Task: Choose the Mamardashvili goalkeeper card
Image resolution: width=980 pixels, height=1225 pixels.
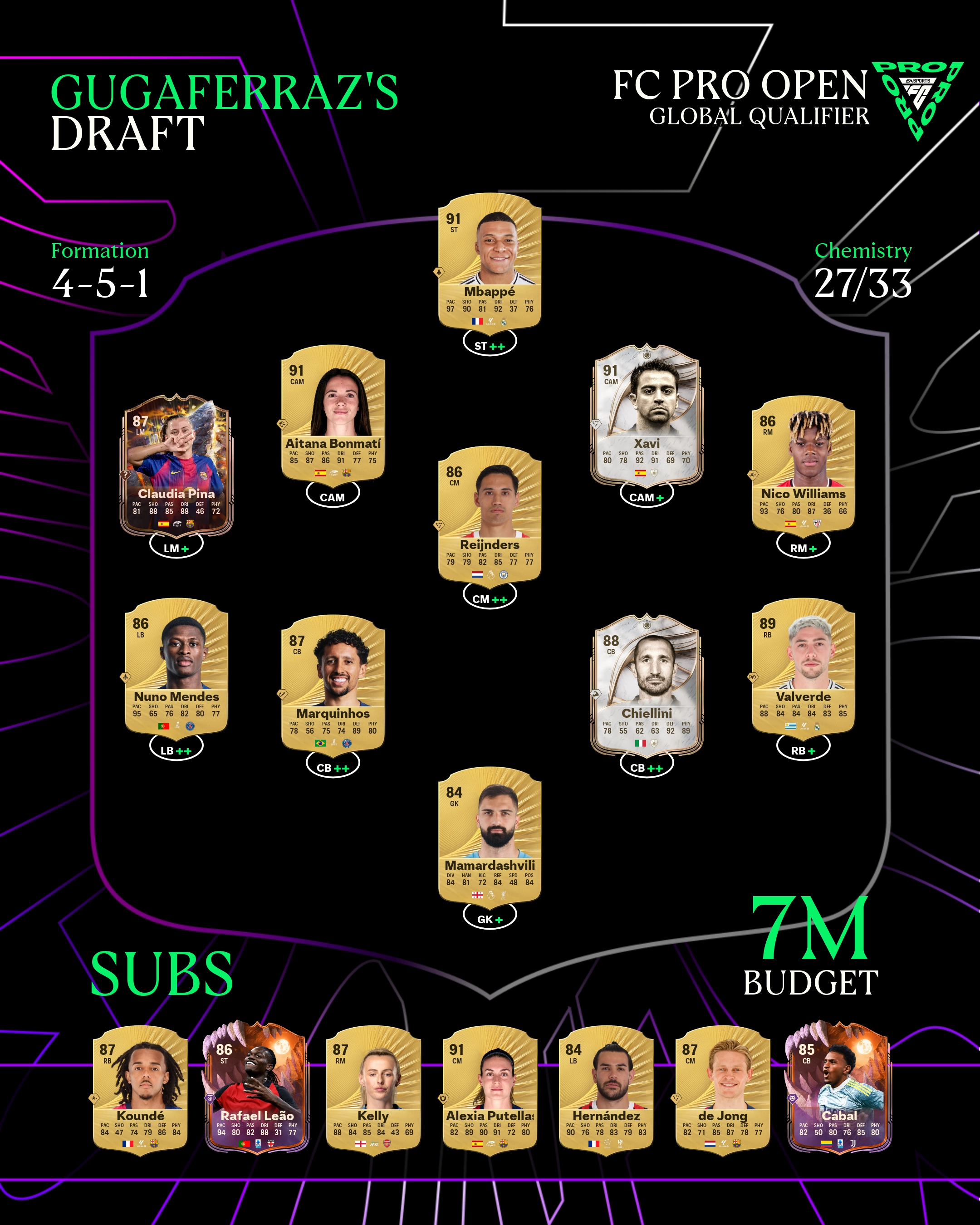Action: (489, 835)
